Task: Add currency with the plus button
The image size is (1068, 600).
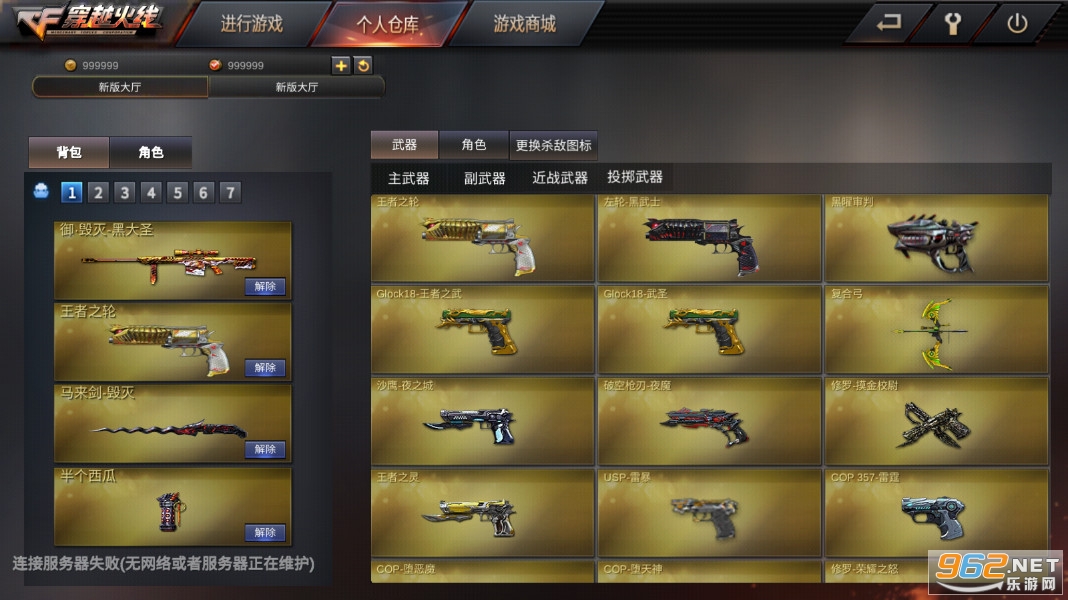Action: (x=341, y=65)
